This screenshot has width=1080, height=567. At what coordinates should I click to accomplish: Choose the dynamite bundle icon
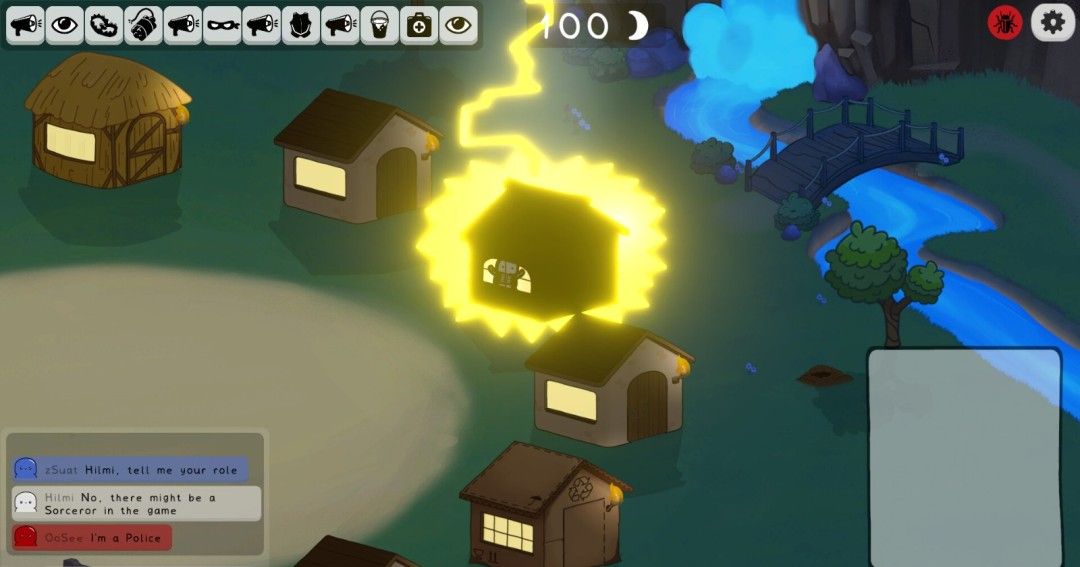pos(143,25)
